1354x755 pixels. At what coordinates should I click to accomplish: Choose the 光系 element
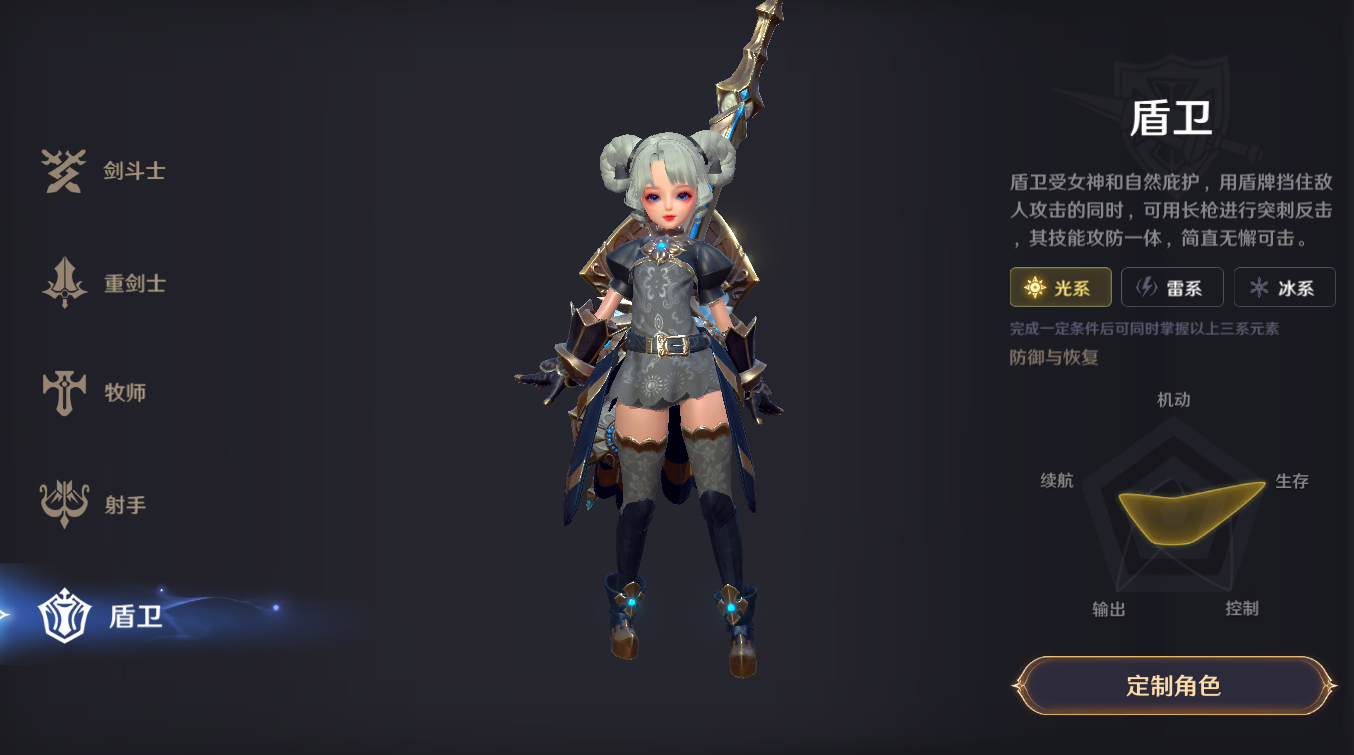[x=1060, y=288]
